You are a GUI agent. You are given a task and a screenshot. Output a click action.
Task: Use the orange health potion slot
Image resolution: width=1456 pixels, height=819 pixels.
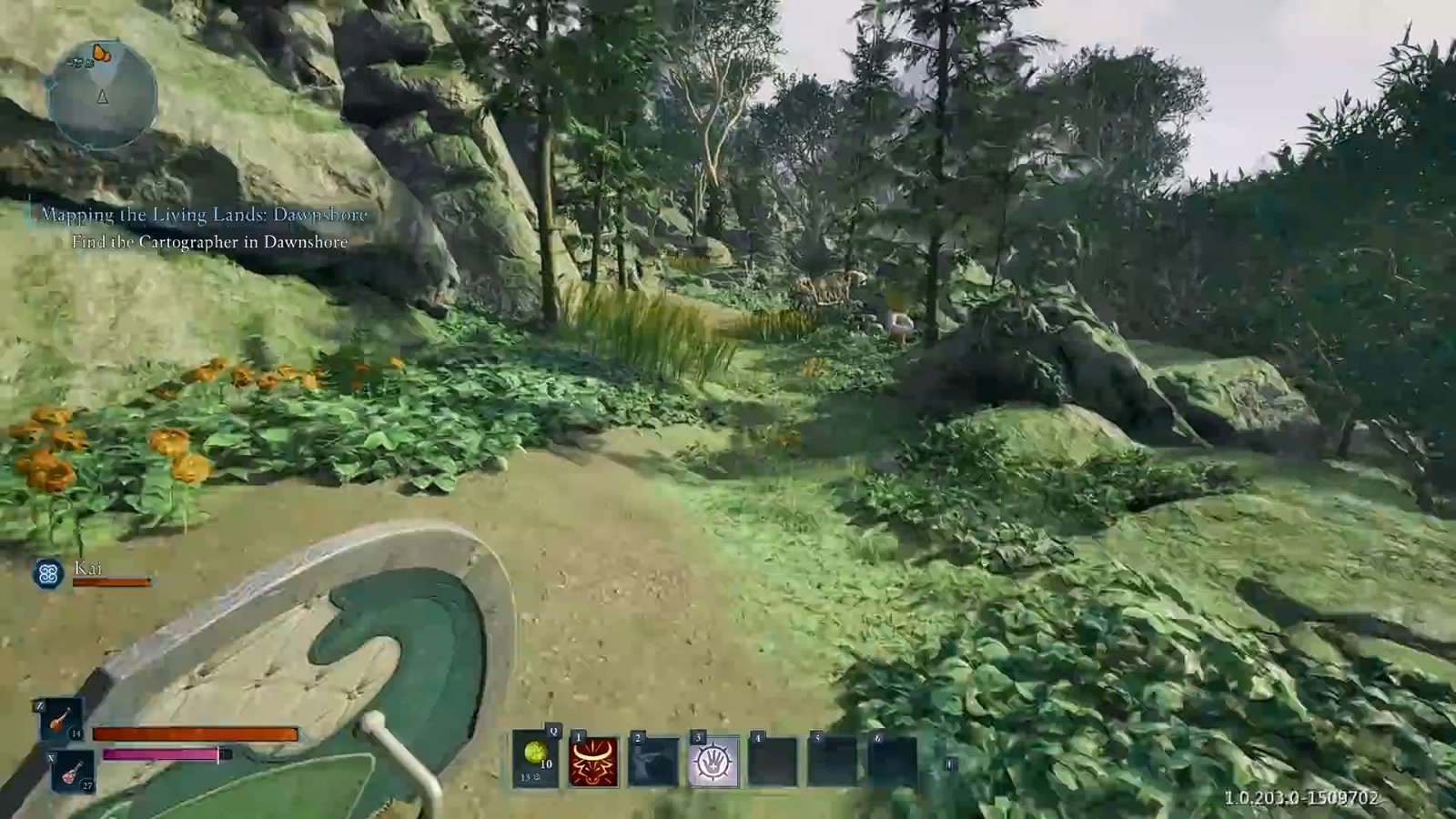(61, 720)
